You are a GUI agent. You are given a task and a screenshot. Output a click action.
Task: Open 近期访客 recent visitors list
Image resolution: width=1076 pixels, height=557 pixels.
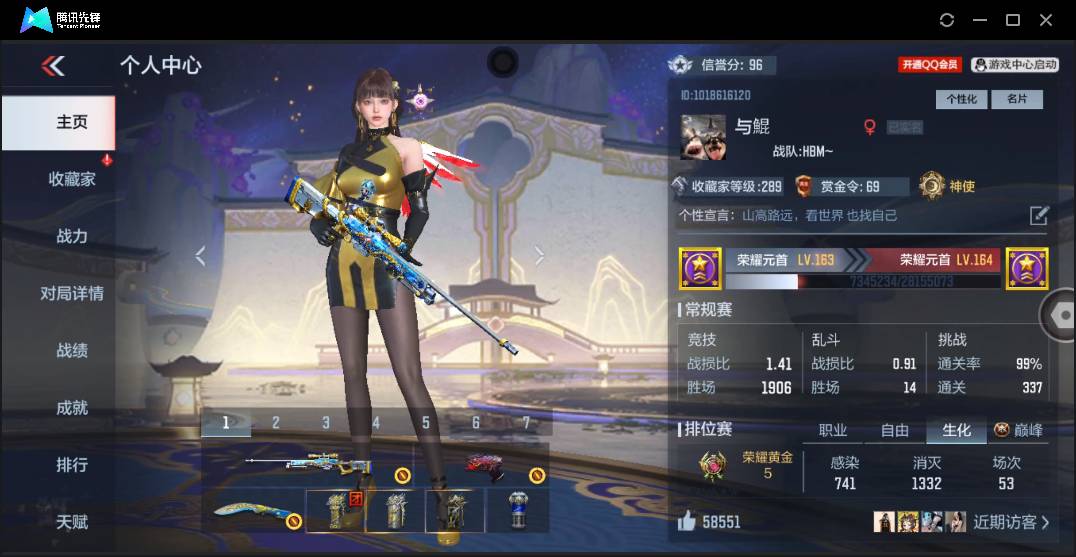(1010, 522)
